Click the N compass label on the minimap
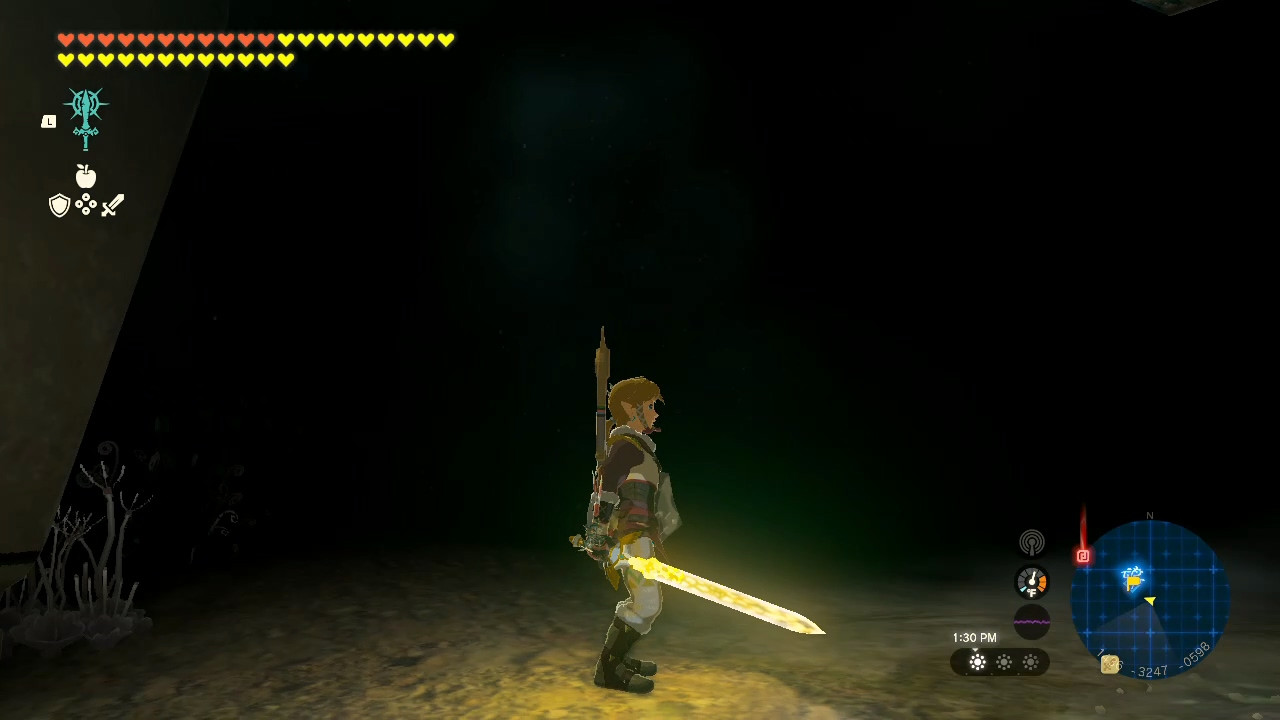 click(1150, 517)
